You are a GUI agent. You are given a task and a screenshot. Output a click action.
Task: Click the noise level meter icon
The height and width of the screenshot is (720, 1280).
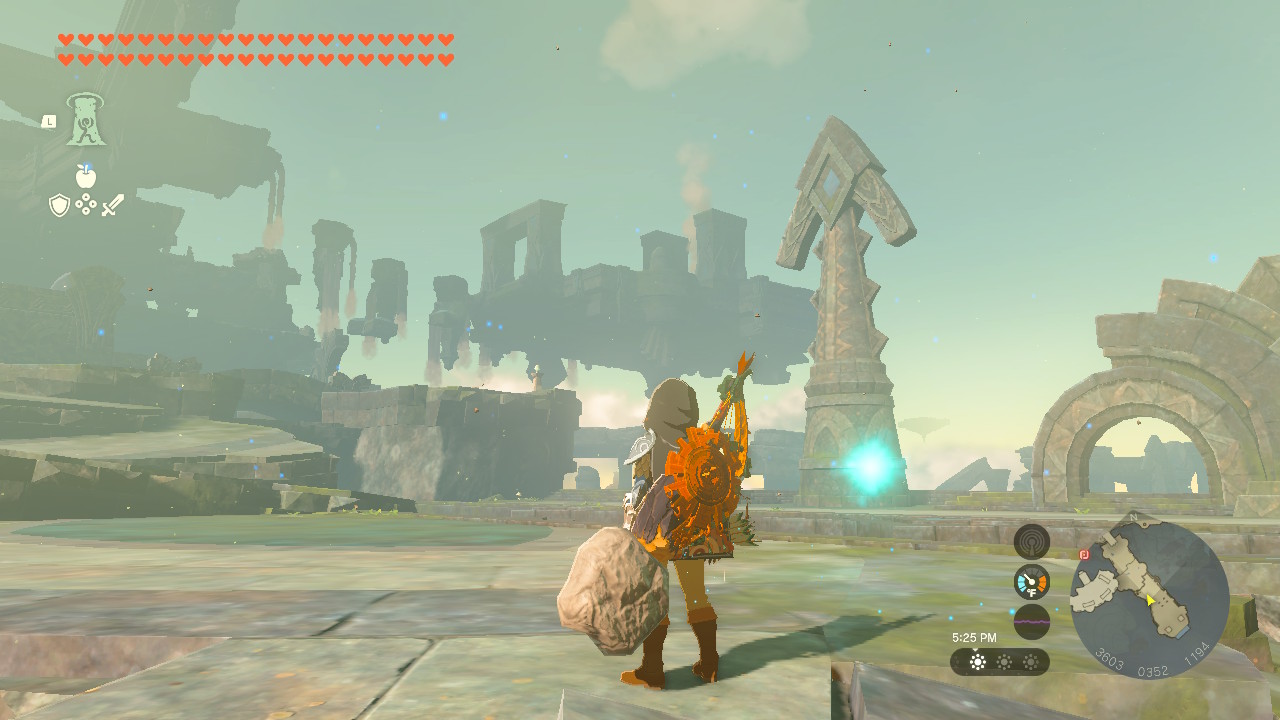pos(1031,620)
